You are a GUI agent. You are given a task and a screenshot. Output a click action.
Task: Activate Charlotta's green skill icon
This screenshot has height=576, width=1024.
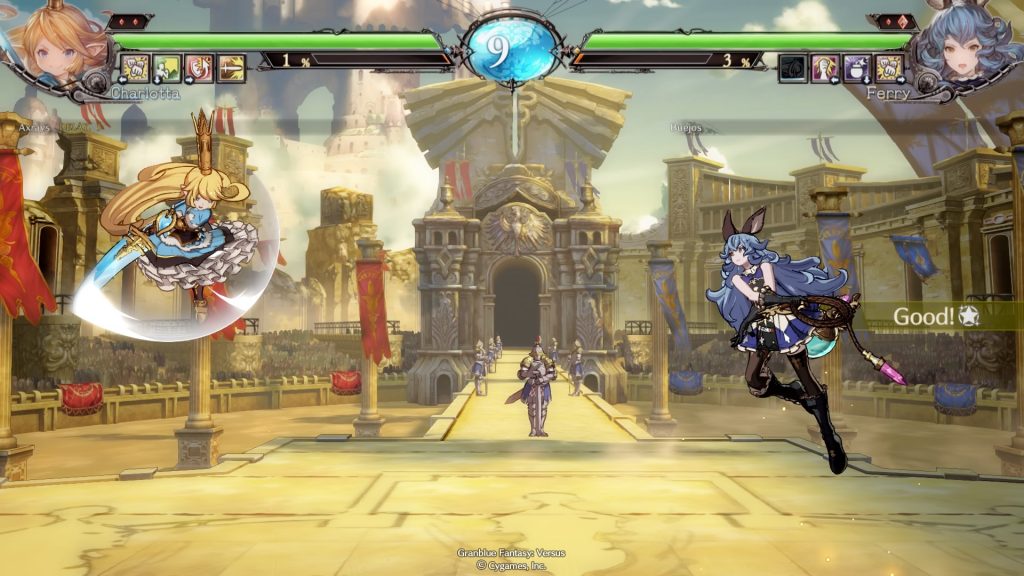pyautogui.click(x=167, y=68)
